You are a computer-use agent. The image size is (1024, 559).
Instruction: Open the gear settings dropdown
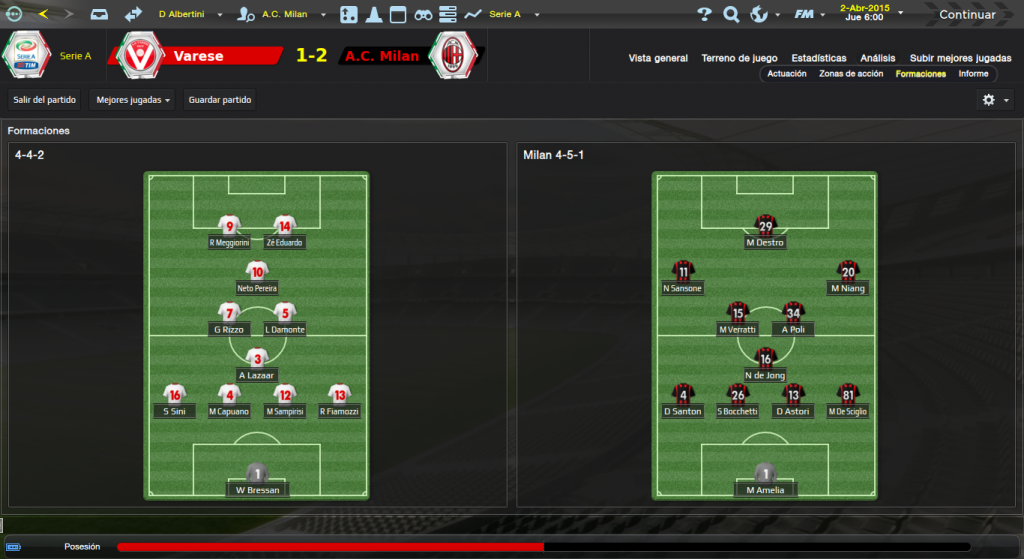pos(995,100)
